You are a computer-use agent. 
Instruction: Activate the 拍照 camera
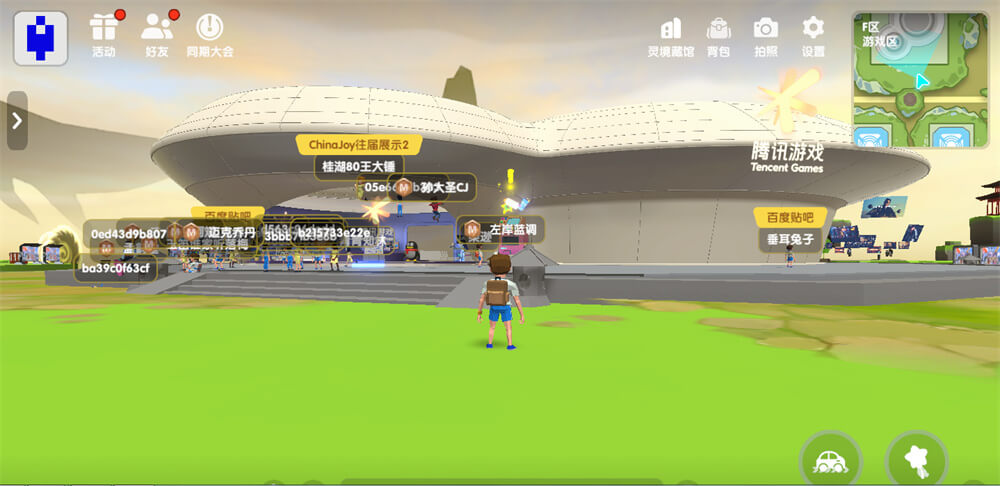(766, 35)
